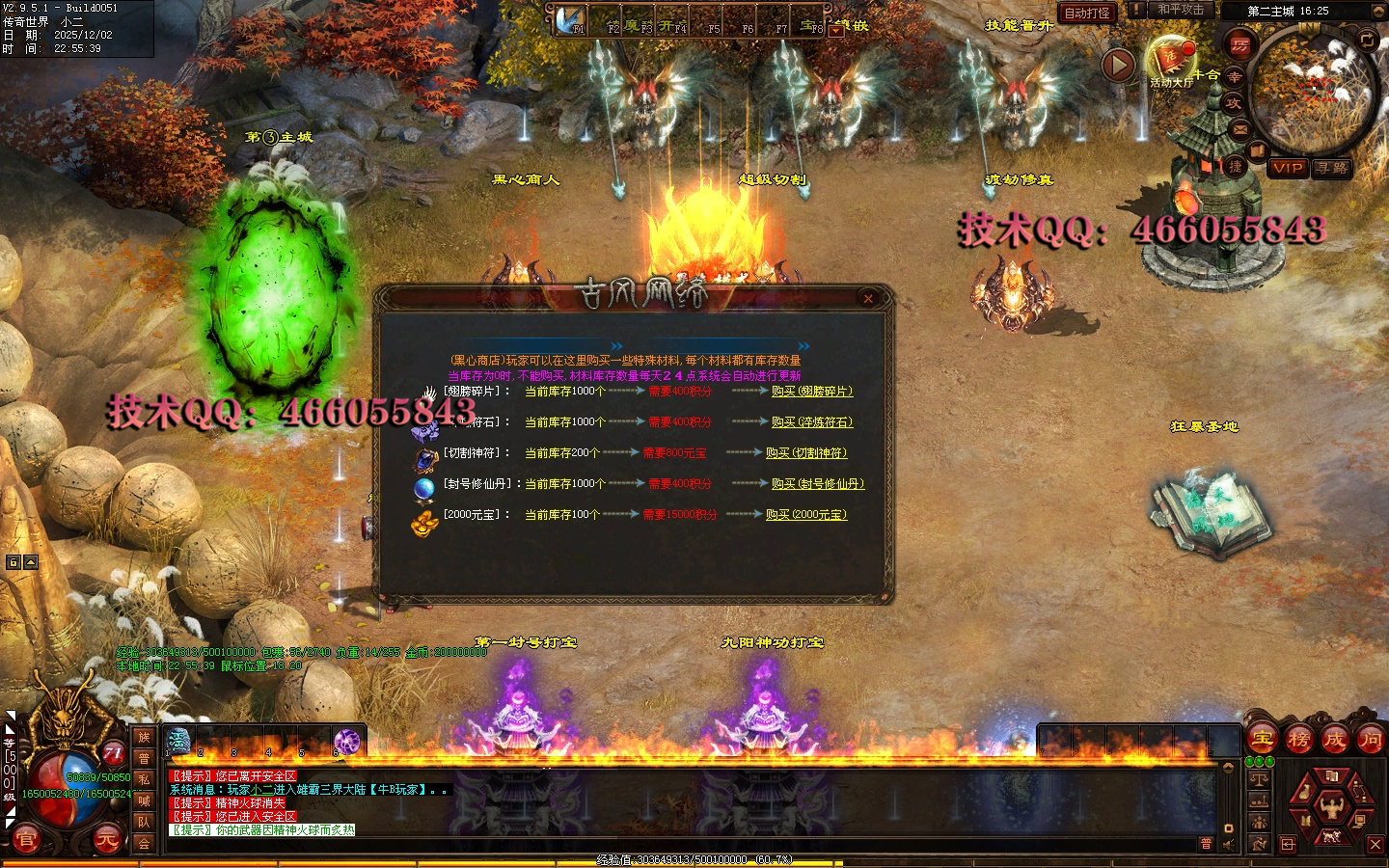Screen dimensions: 1389x868
Task: Switch chat to 私 private channel
Action: [144, 779]
